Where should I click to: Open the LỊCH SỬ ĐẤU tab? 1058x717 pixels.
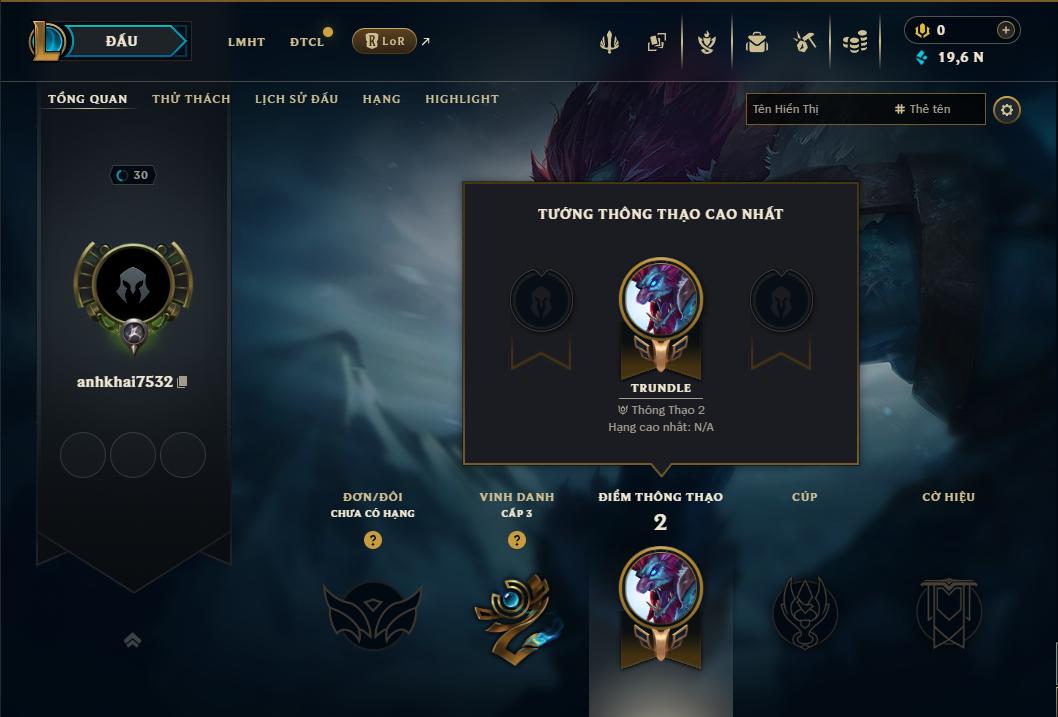(296, 99)
